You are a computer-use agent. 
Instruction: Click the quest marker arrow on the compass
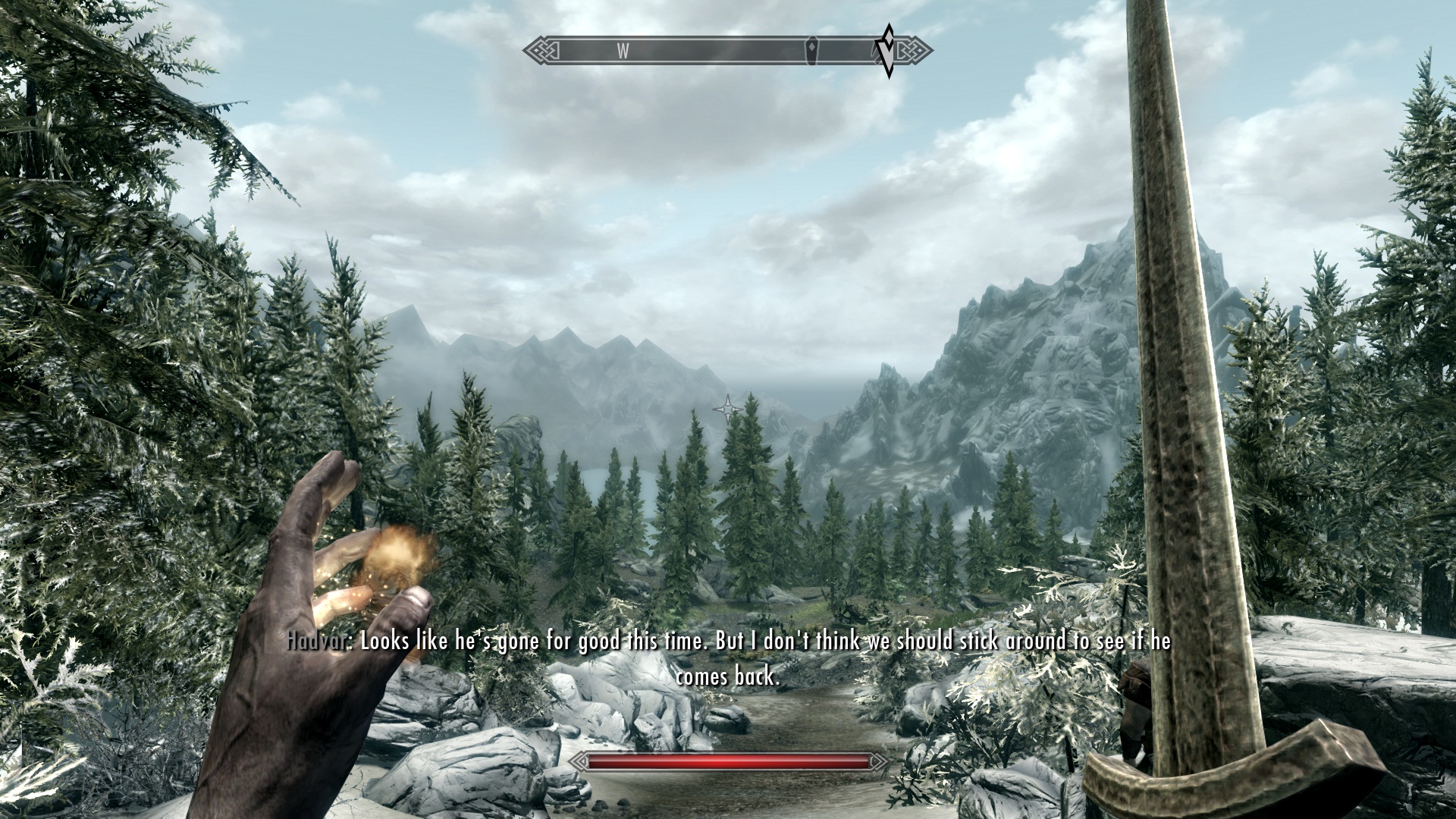click(886, 51)
